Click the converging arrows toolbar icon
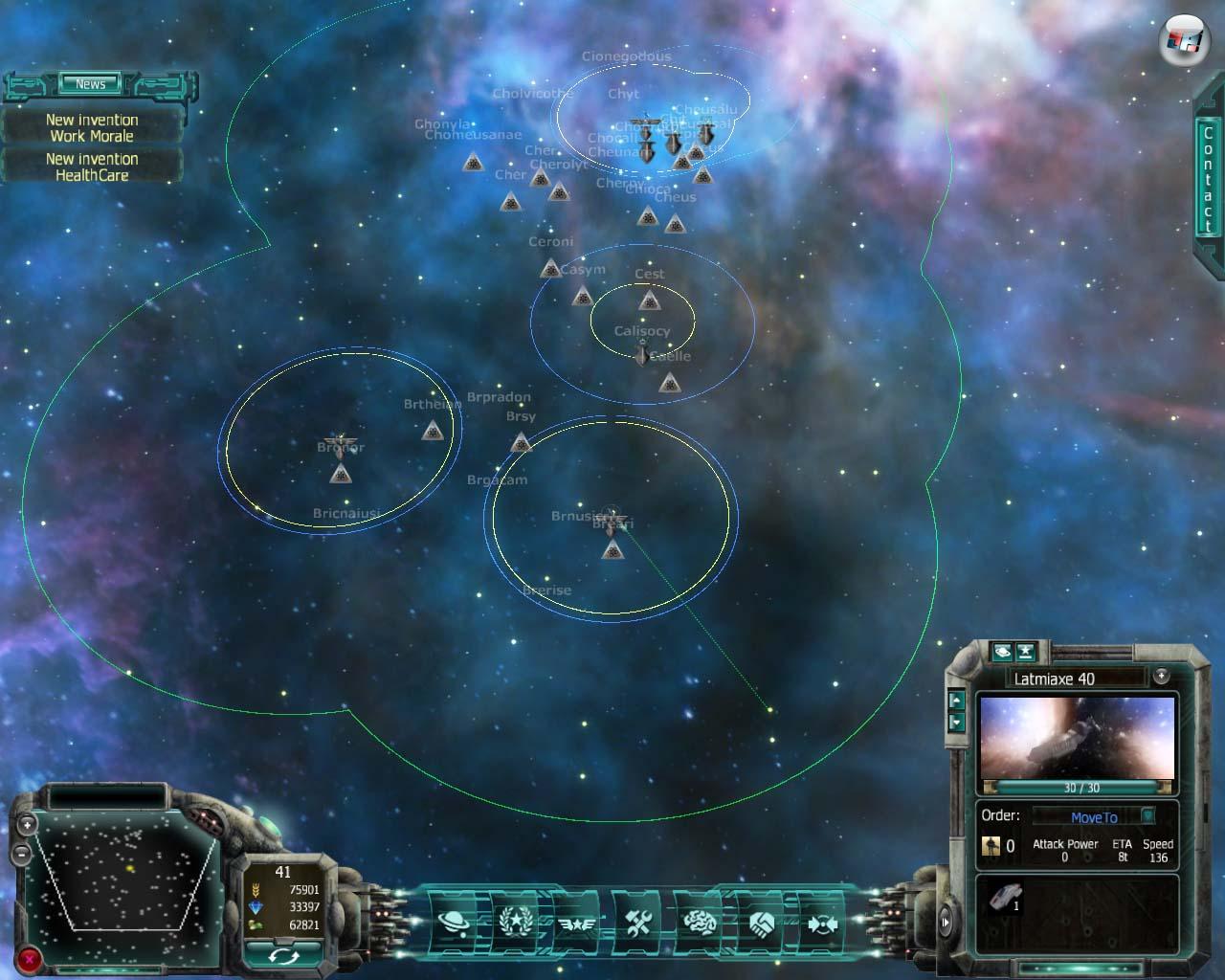 pyautogui.click(x=821, y=924)
